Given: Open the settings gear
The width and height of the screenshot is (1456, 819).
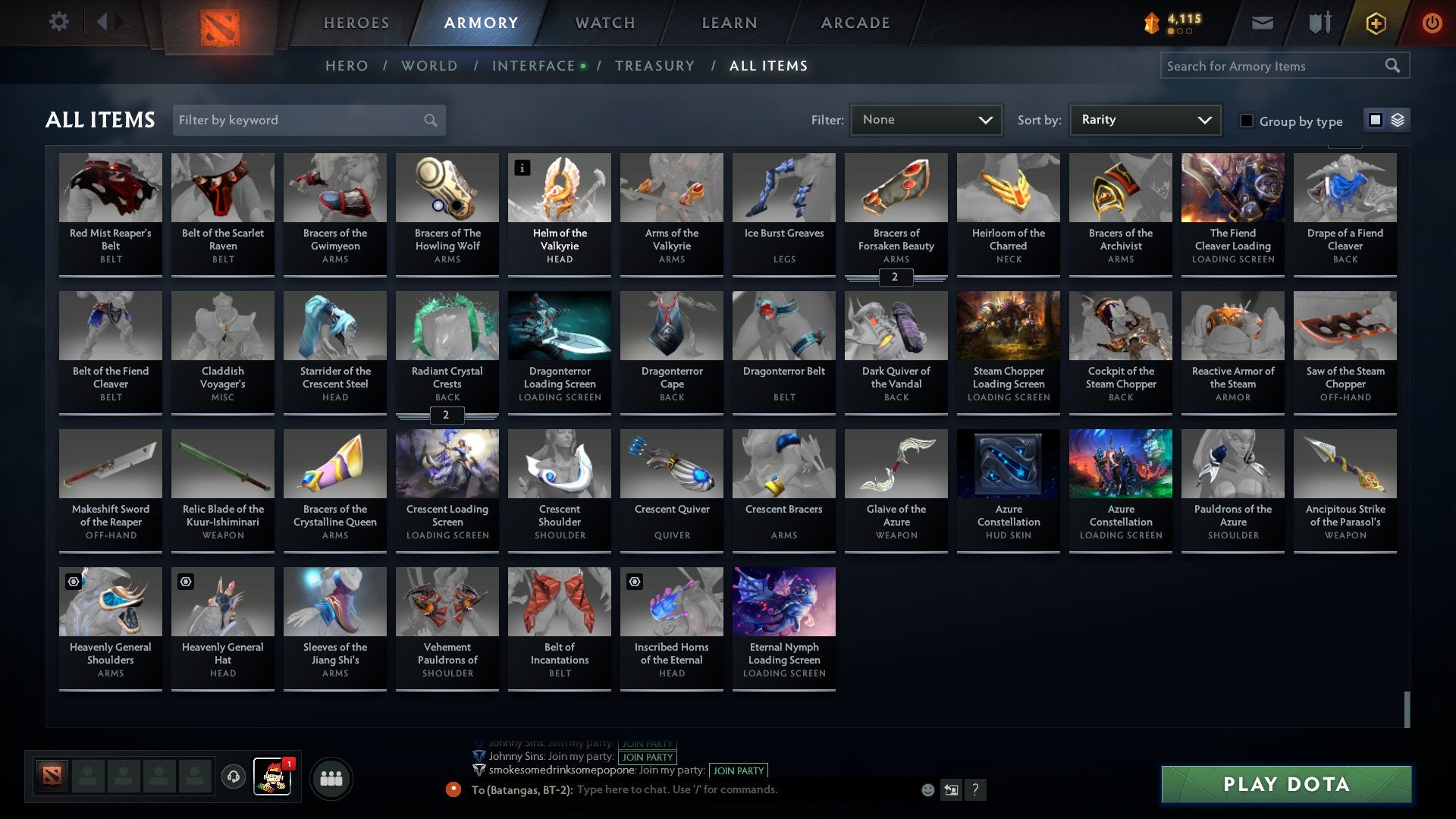Looking at the screenshot, I should 58,21.
